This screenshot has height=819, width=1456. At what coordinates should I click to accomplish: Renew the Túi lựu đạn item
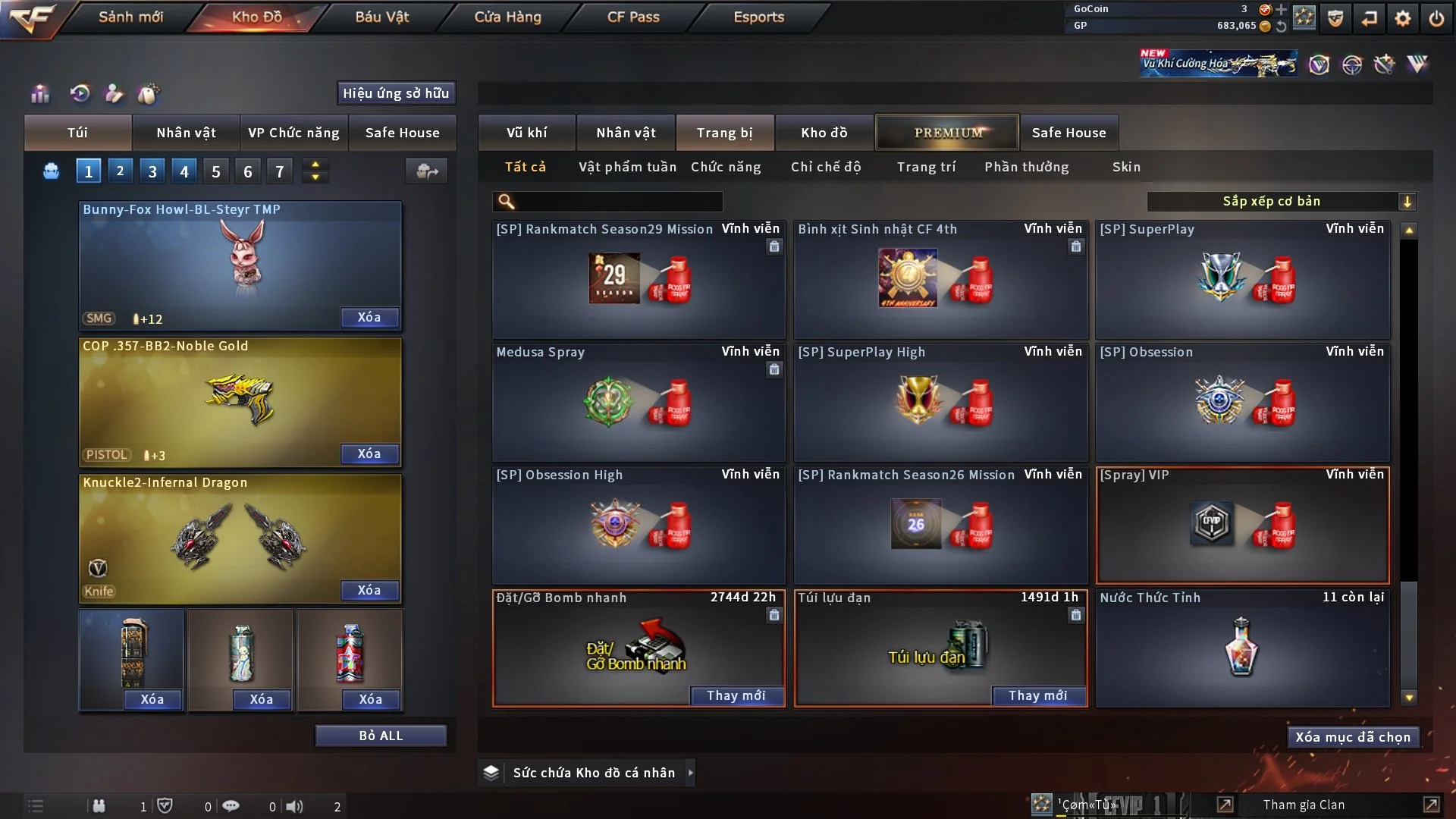click(x=1037, y=695)
